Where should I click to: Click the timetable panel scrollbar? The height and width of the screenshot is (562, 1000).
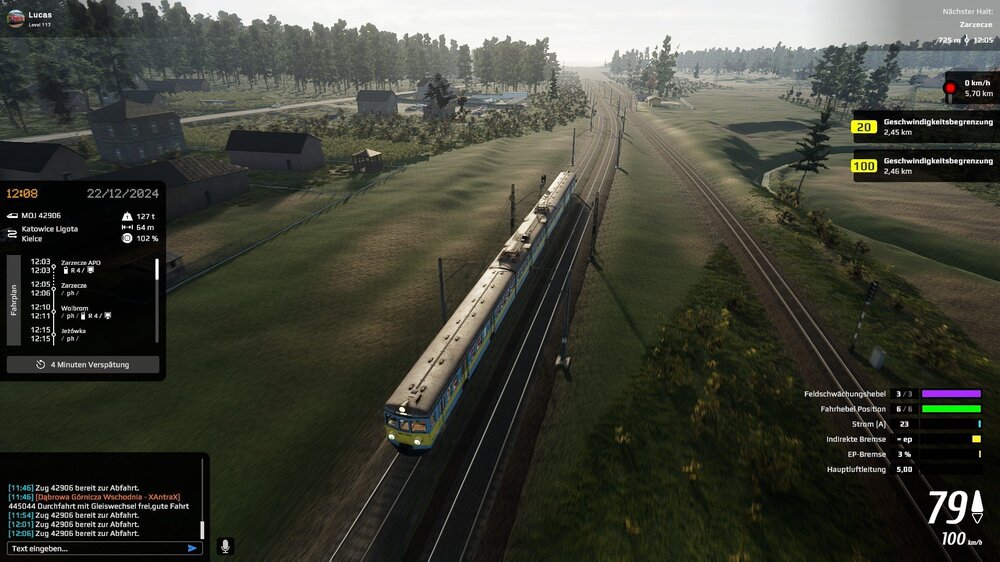pos(157,270)
